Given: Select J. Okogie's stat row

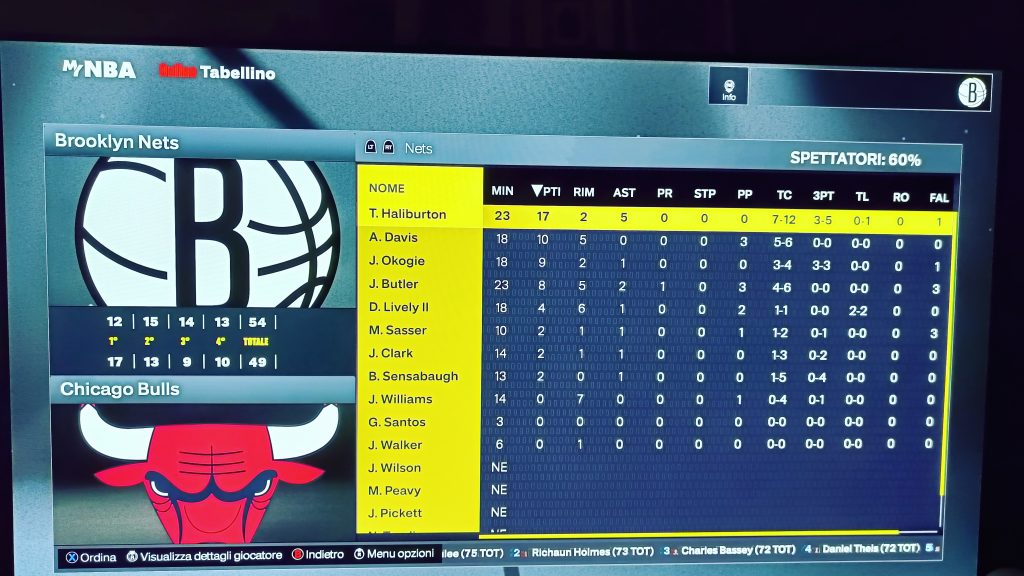Looking at the screenshot, I should click(x=396, y=261).
